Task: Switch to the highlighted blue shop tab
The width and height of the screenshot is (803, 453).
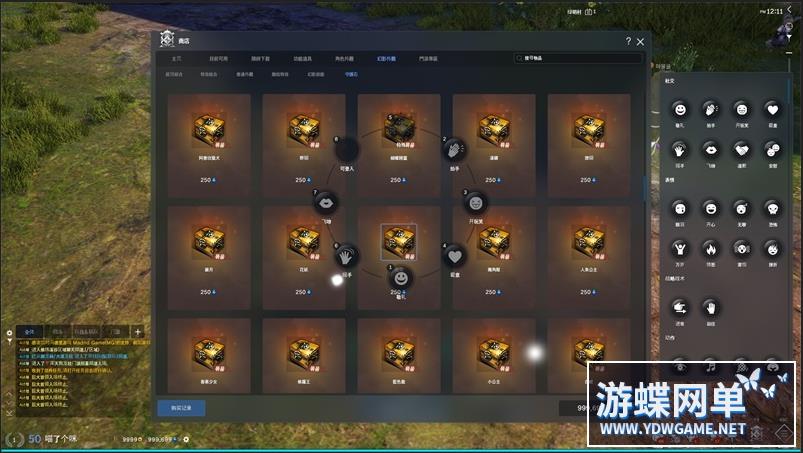Action: pos(349,73)
